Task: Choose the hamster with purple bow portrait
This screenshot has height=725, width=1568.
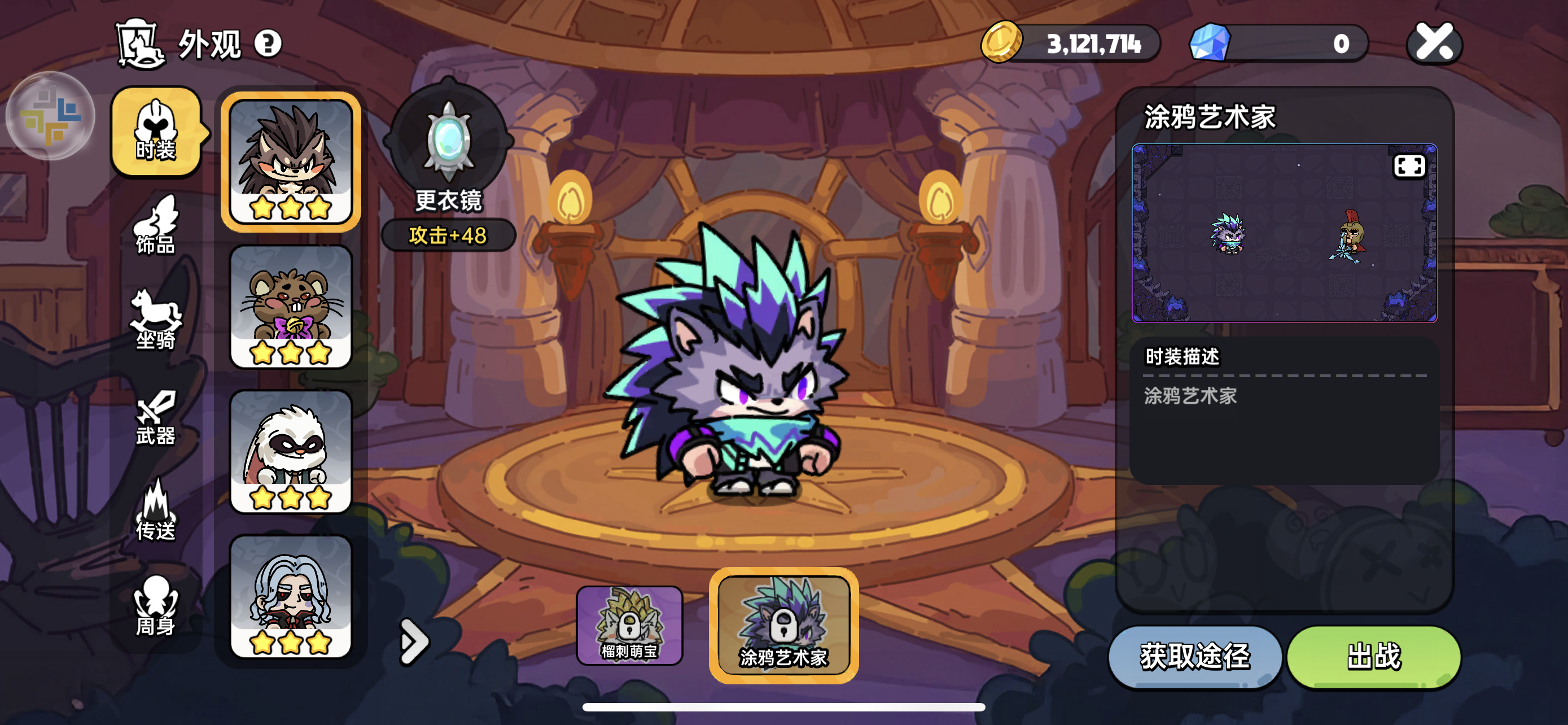Action: click(x=290, y=307)
